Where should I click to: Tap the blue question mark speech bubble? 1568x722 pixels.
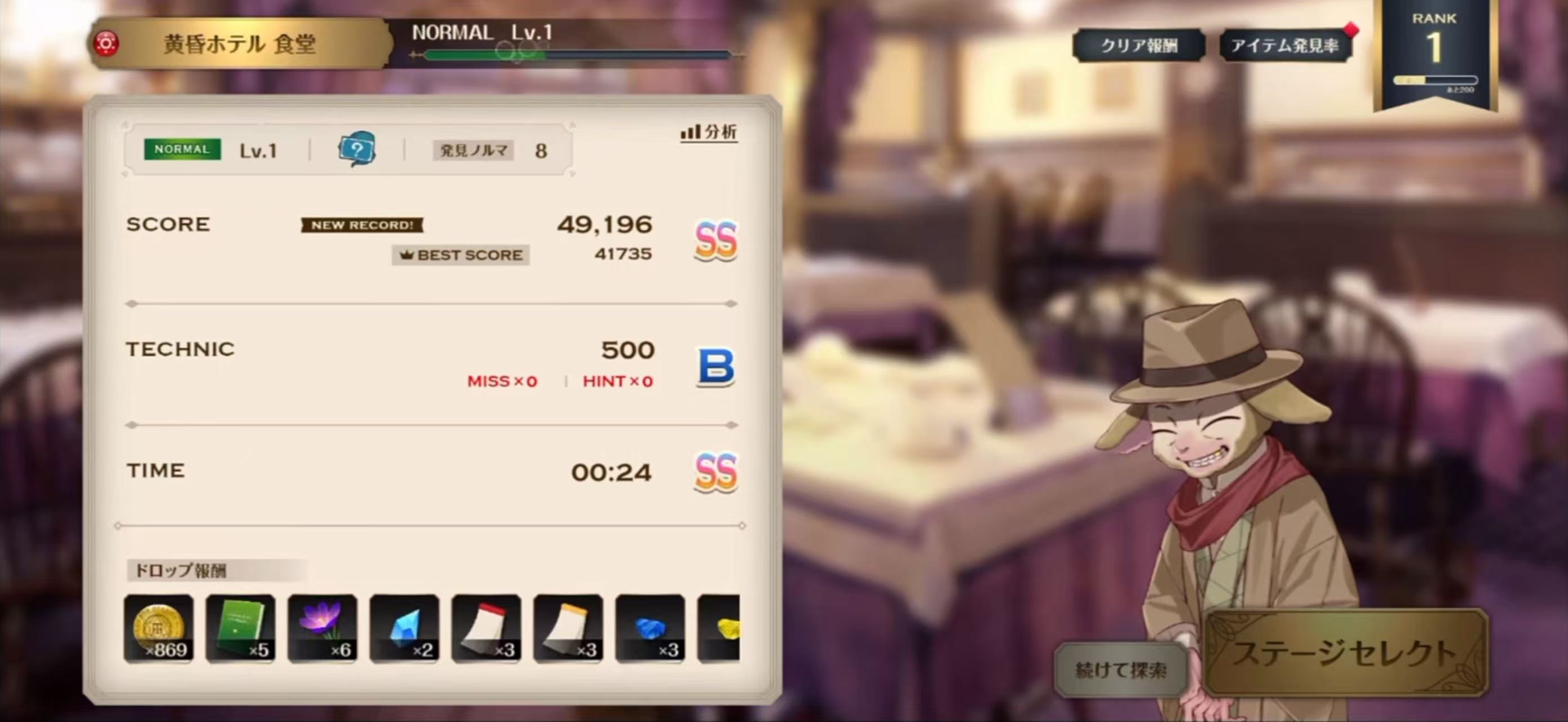coord(357,149)
